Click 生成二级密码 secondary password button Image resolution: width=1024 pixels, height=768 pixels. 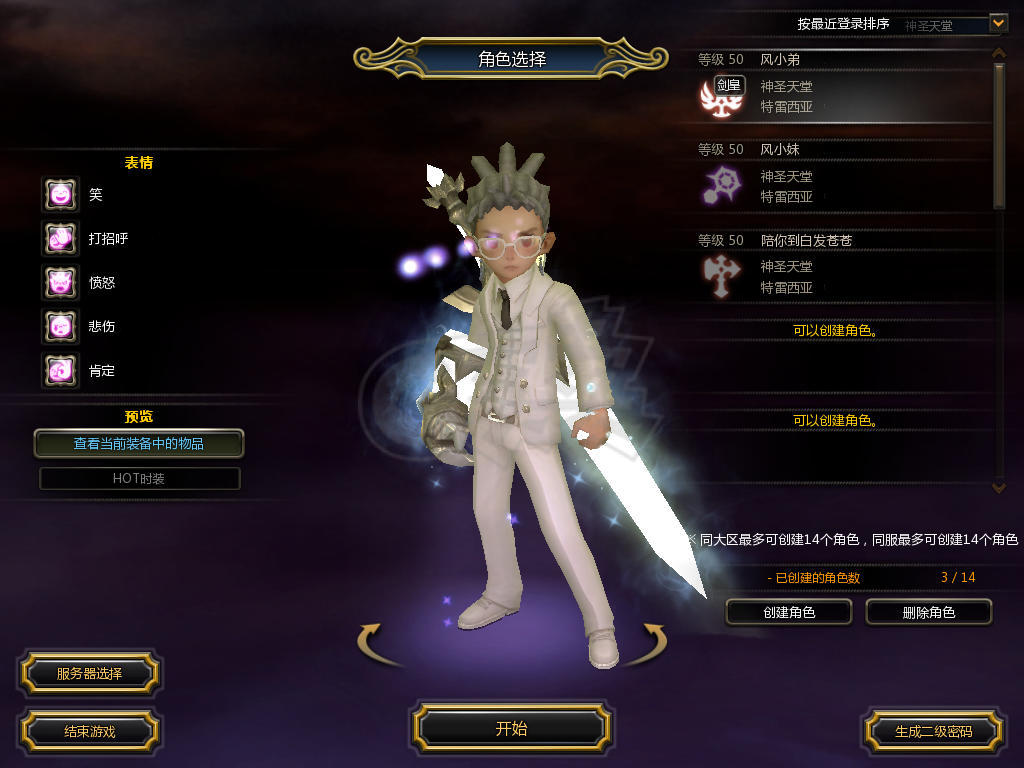click(x=933, y=731)
